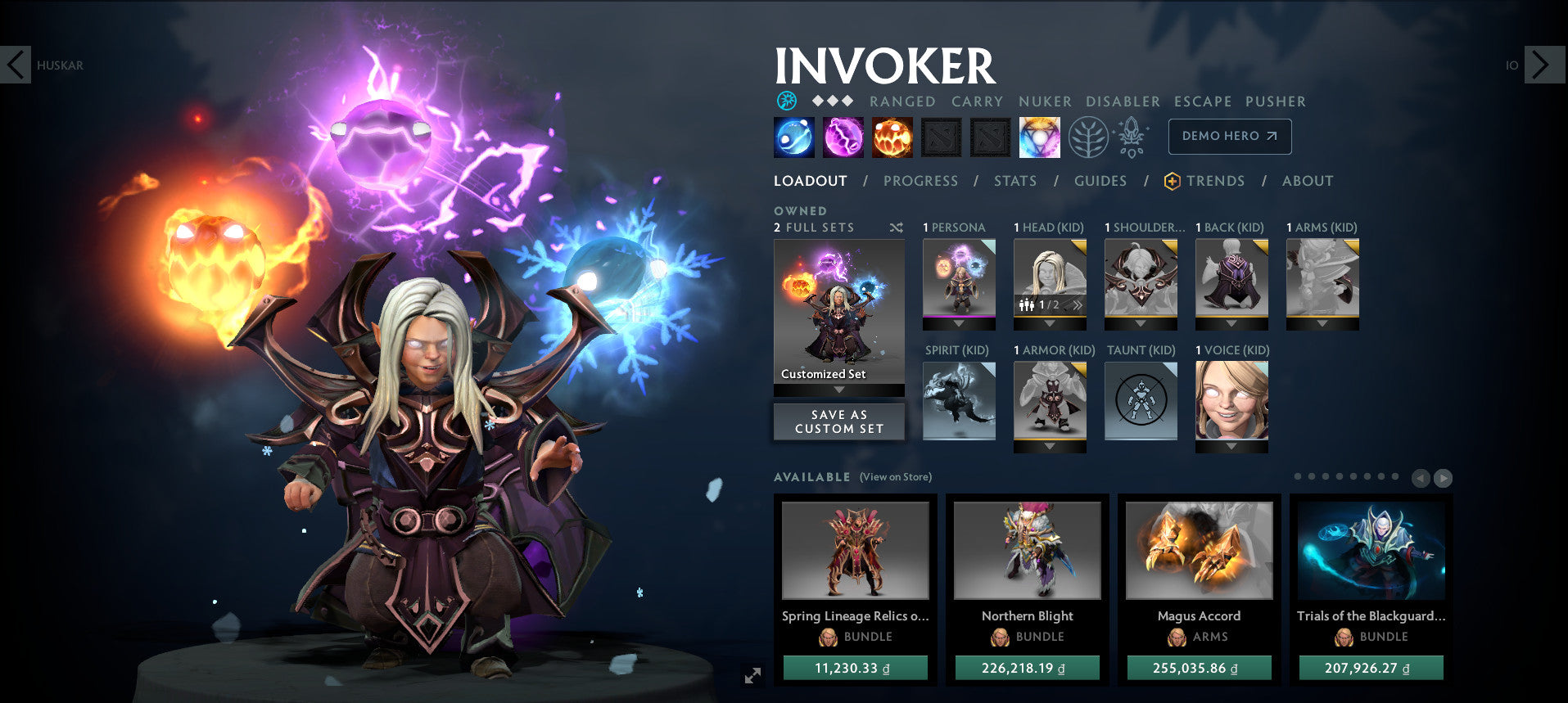Expand hero view with the fullscreen icon

click(x=752, y=675)
